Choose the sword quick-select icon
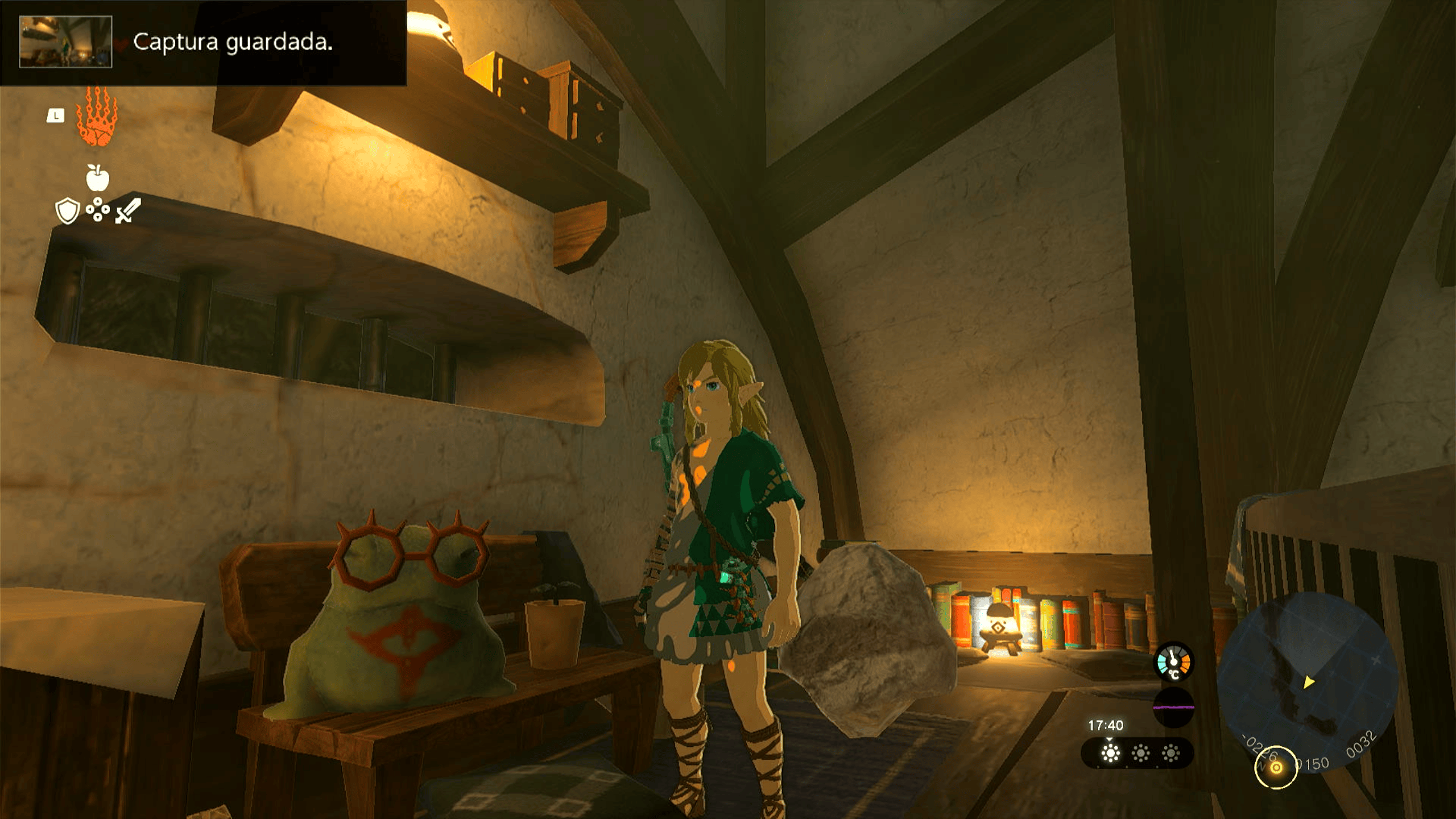1456x819 pixels. coord(128,211)
